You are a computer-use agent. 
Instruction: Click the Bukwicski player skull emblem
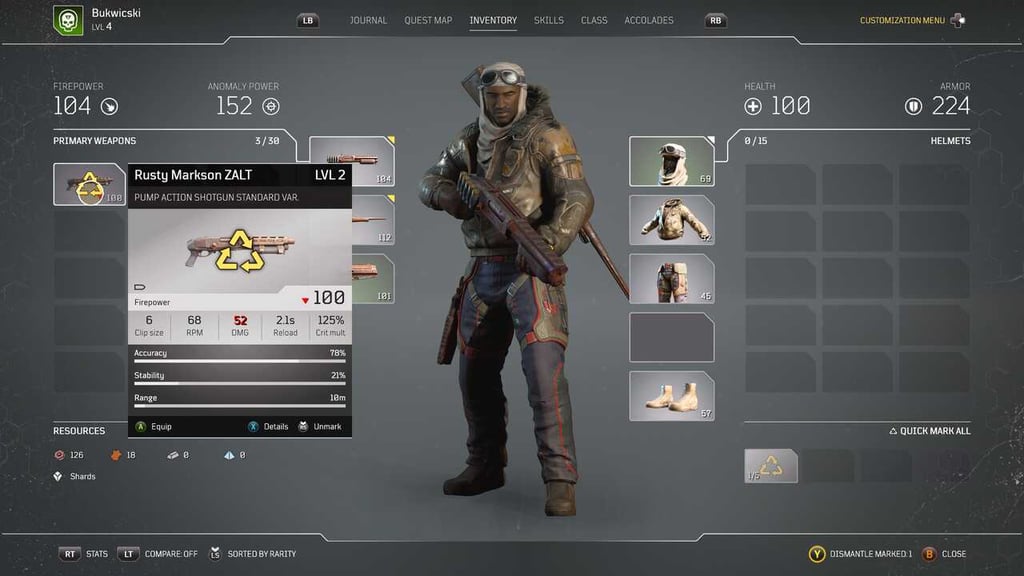point(68,20)
